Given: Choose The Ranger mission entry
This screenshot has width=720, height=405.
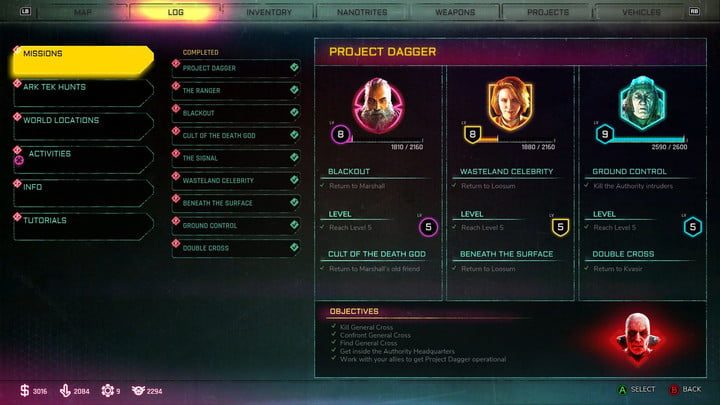Looking at the screenshot, I should pos(236,91).
